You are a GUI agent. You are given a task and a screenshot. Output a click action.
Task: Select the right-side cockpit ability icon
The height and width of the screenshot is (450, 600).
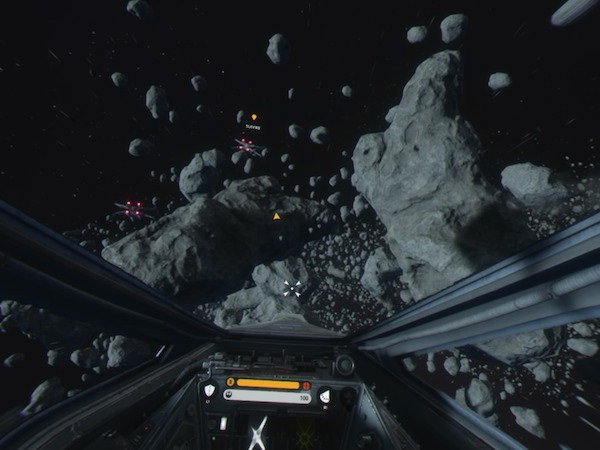(325, 396)
